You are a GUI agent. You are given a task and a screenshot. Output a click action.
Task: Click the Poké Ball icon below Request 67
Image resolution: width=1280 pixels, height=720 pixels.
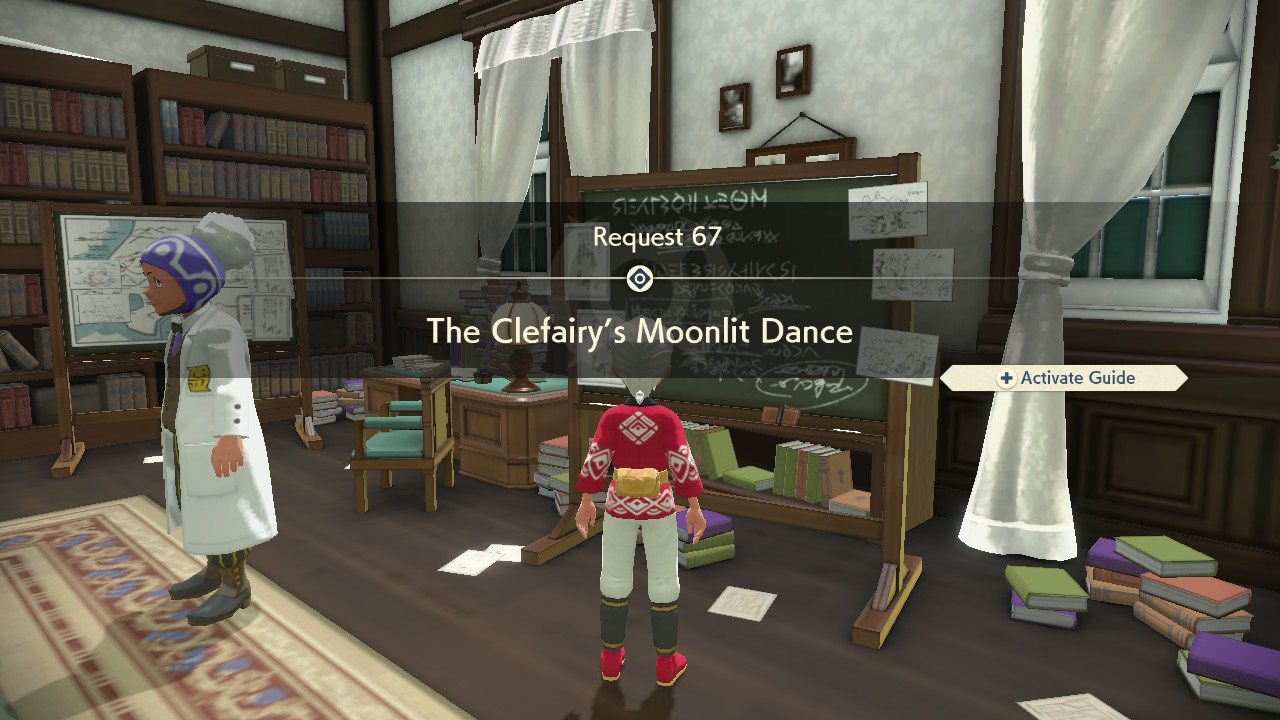[x=640, y=277]
